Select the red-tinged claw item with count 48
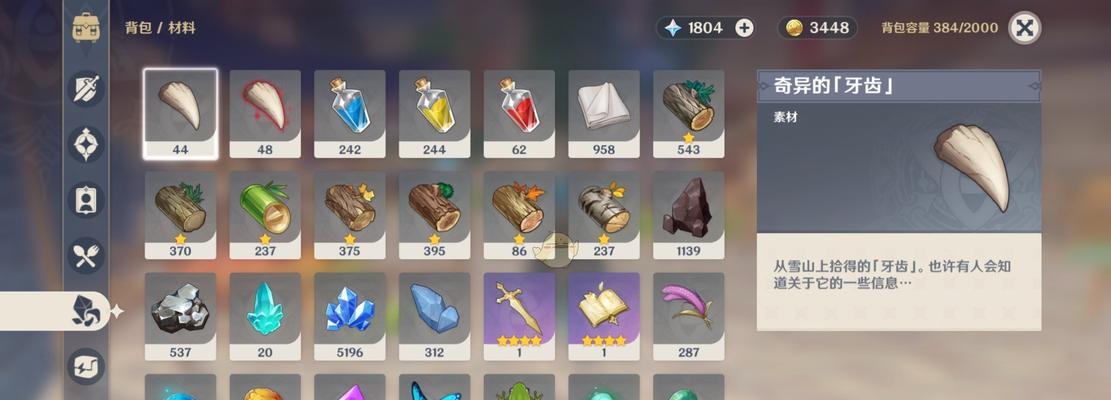Image resolution: width=1111 pixels, height=400 pixels. pos(265,107)
